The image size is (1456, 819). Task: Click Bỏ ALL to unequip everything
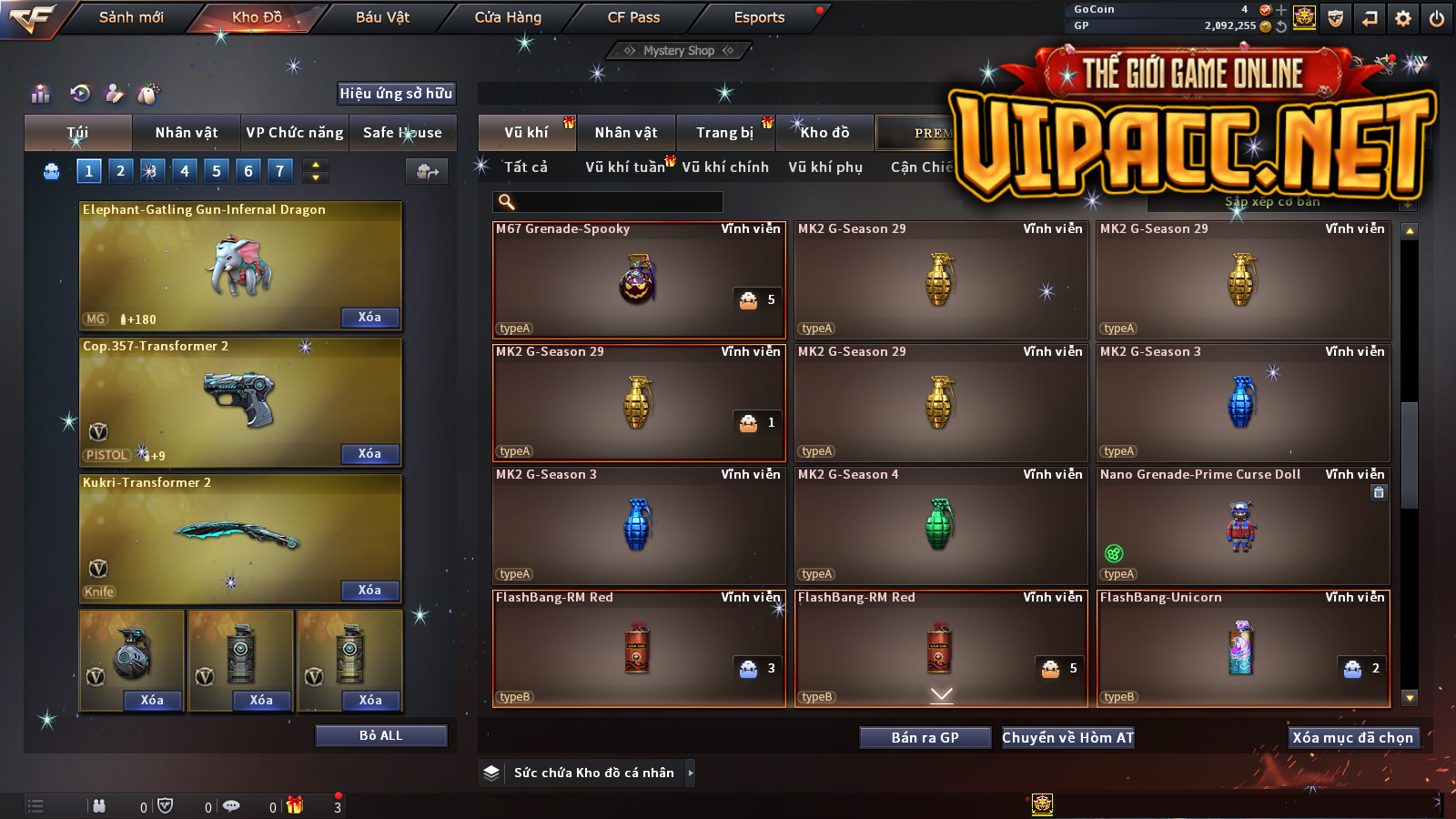pos(380,735)
